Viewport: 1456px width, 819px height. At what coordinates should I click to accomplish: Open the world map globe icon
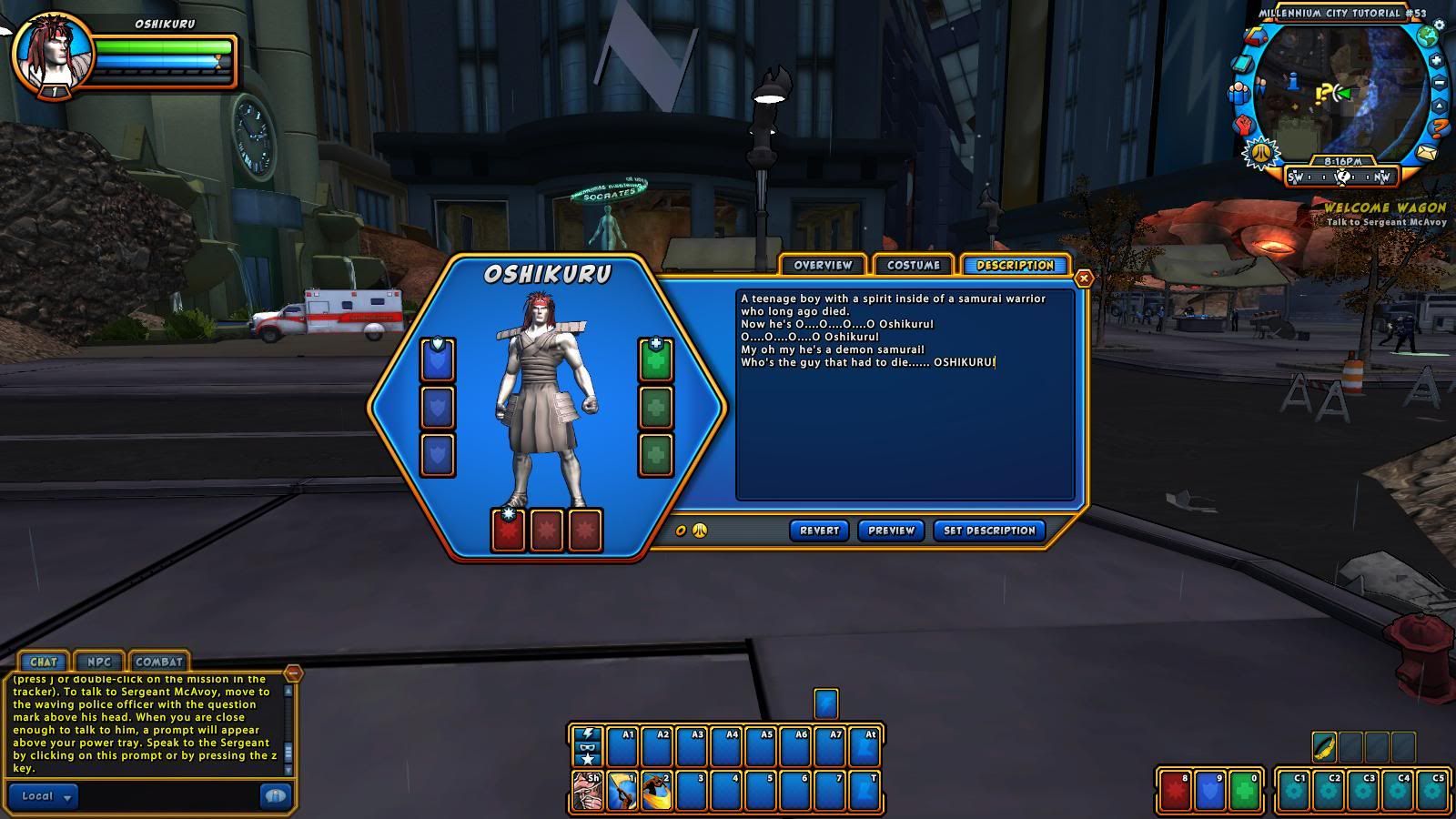click(x=1428, y=36)
